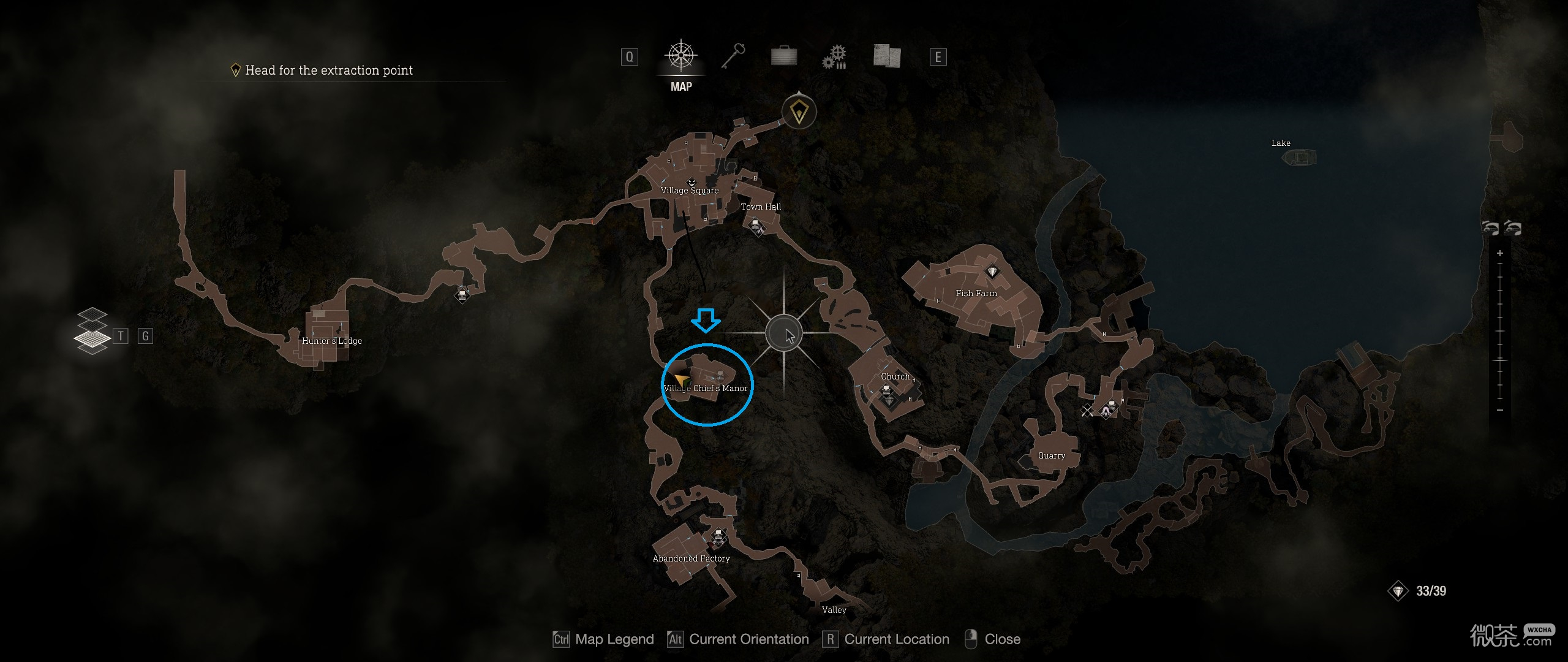The height and width of the screenshot is (662, 1568).
Task: Select the 'Head for the extraction point' objective
Action: [x=328, y=70]
